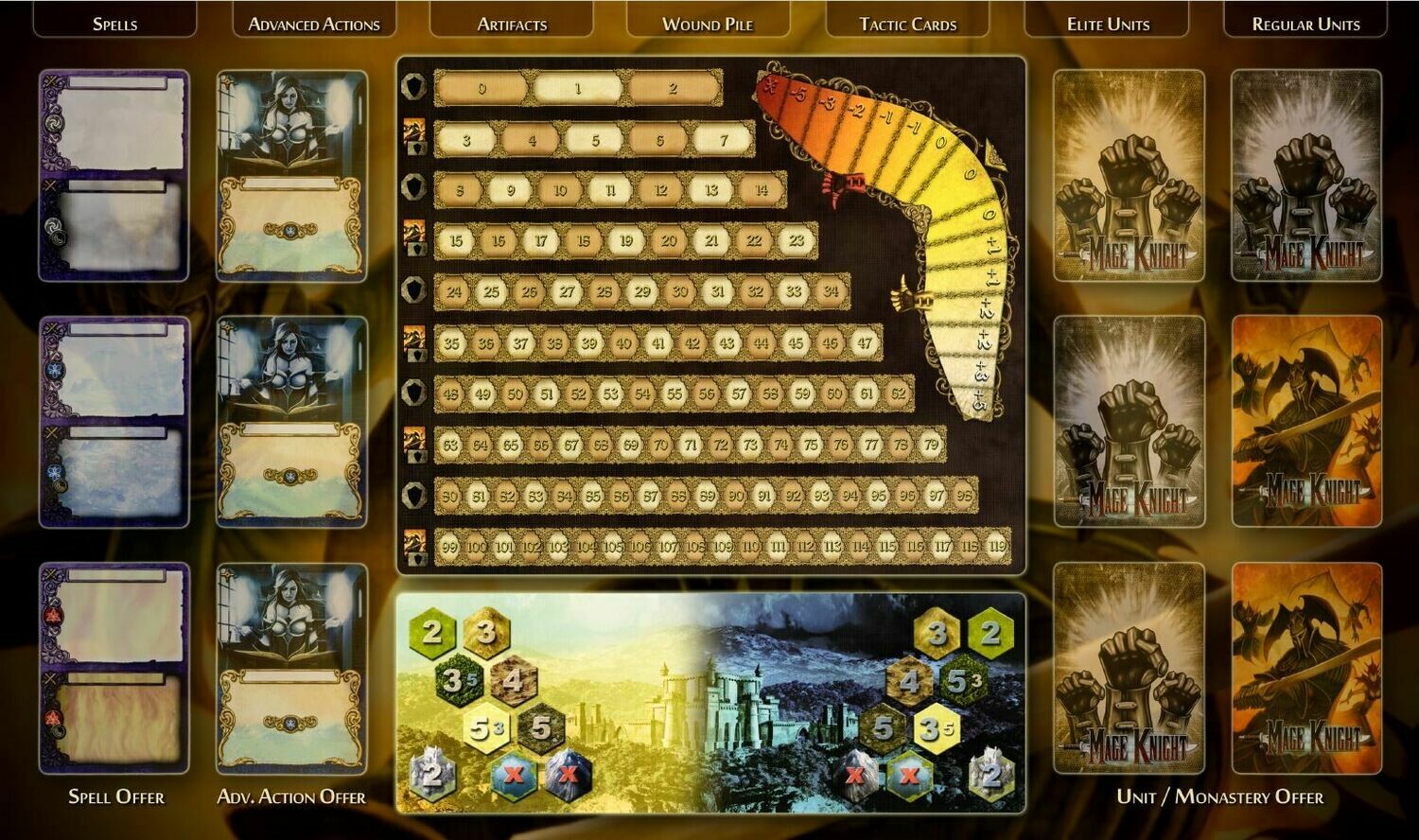
Task: Select the Advanced Actions deck tab
Action: click(x=313, y=24)
